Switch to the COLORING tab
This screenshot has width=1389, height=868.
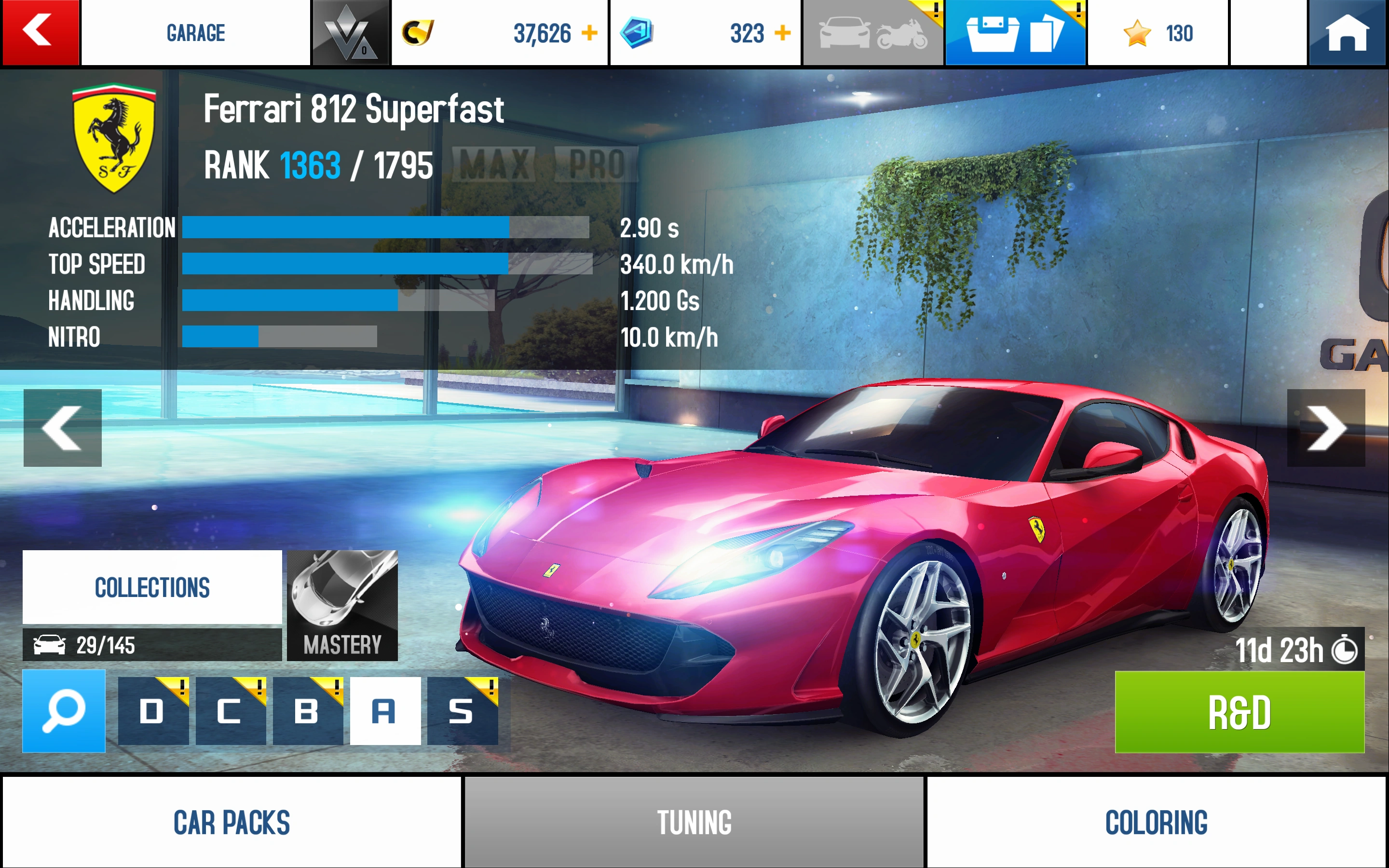click(1156, 822)
